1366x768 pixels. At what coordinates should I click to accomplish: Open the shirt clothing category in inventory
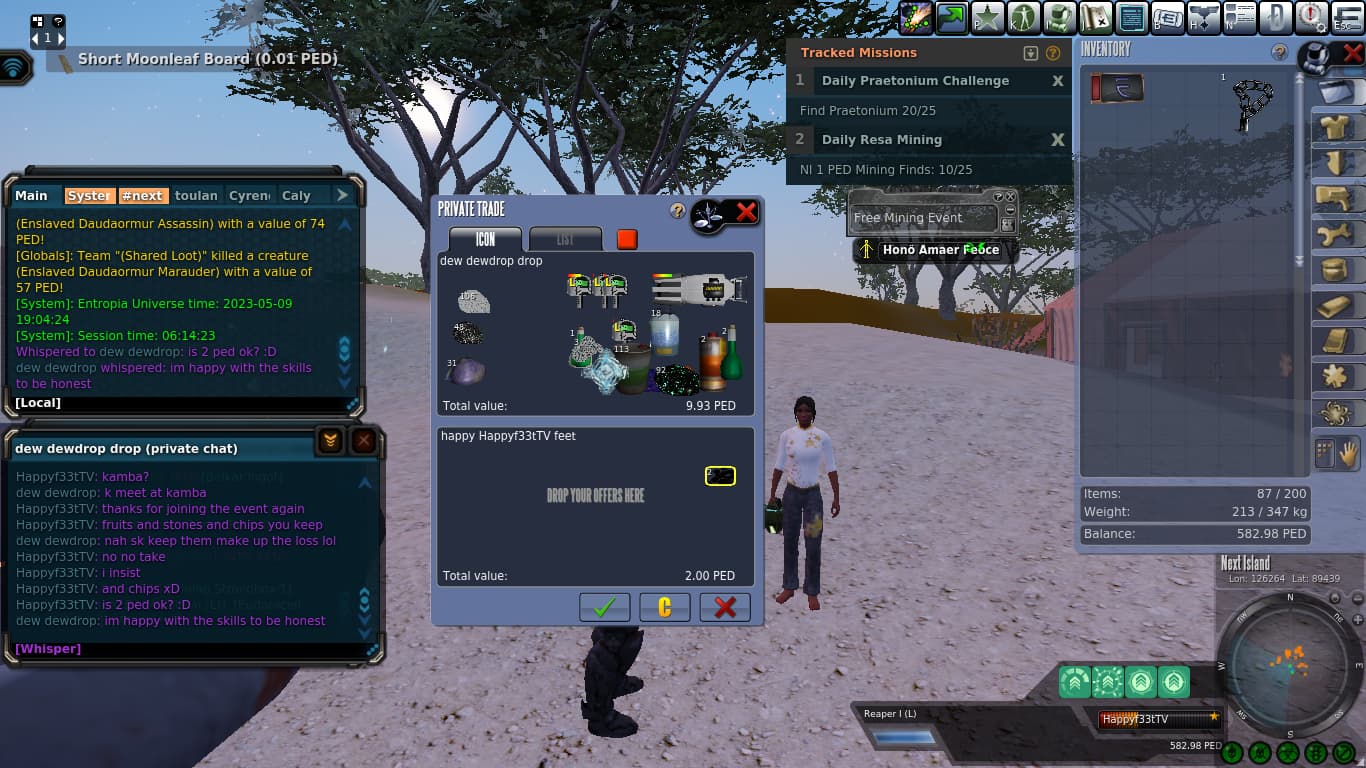click(1333, 127)
